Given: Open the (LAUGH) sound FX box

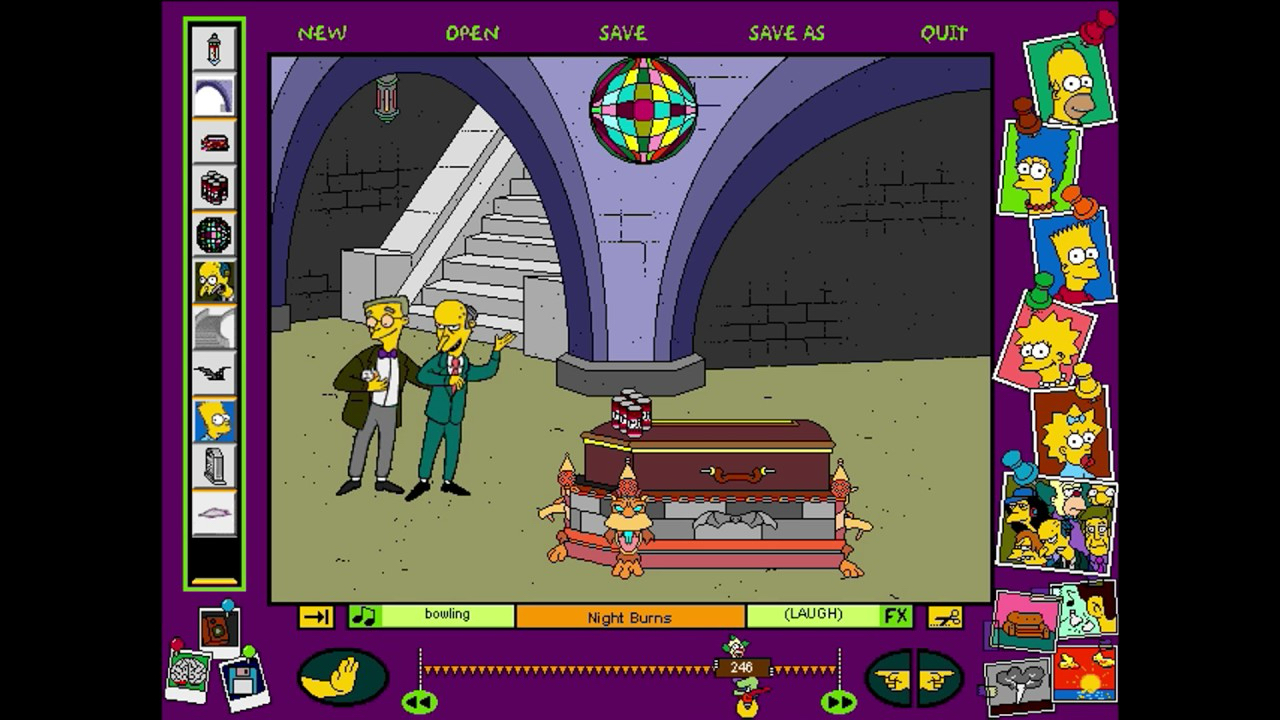Looking at the screenshot, I should (814, 616).
